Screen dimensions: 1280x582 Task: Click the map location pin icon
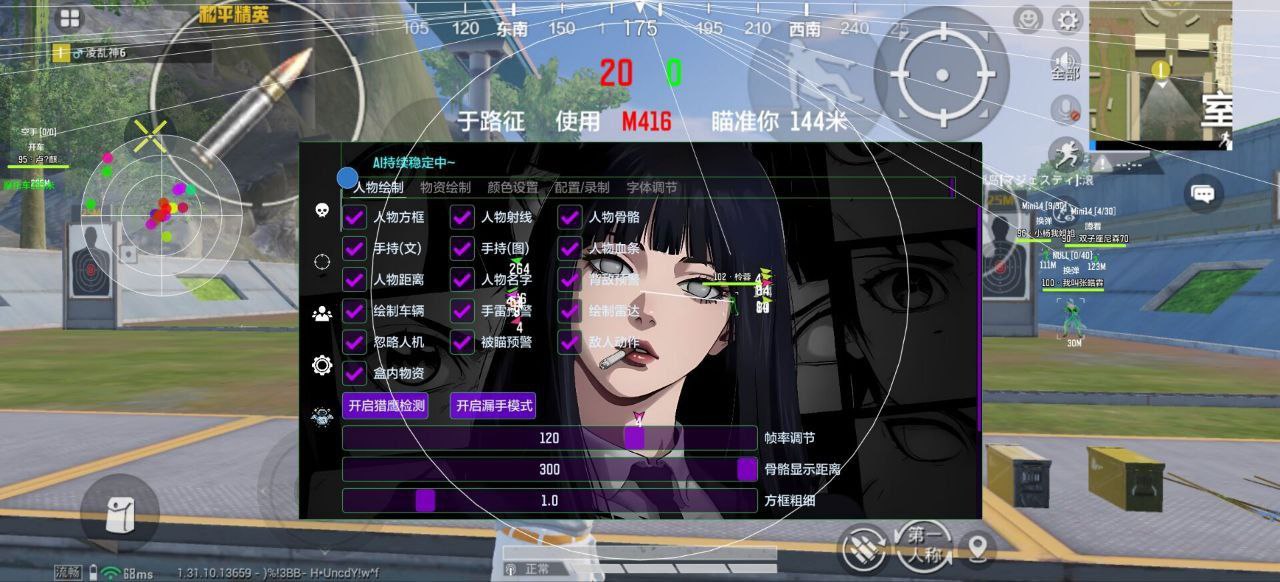point(977,547)
